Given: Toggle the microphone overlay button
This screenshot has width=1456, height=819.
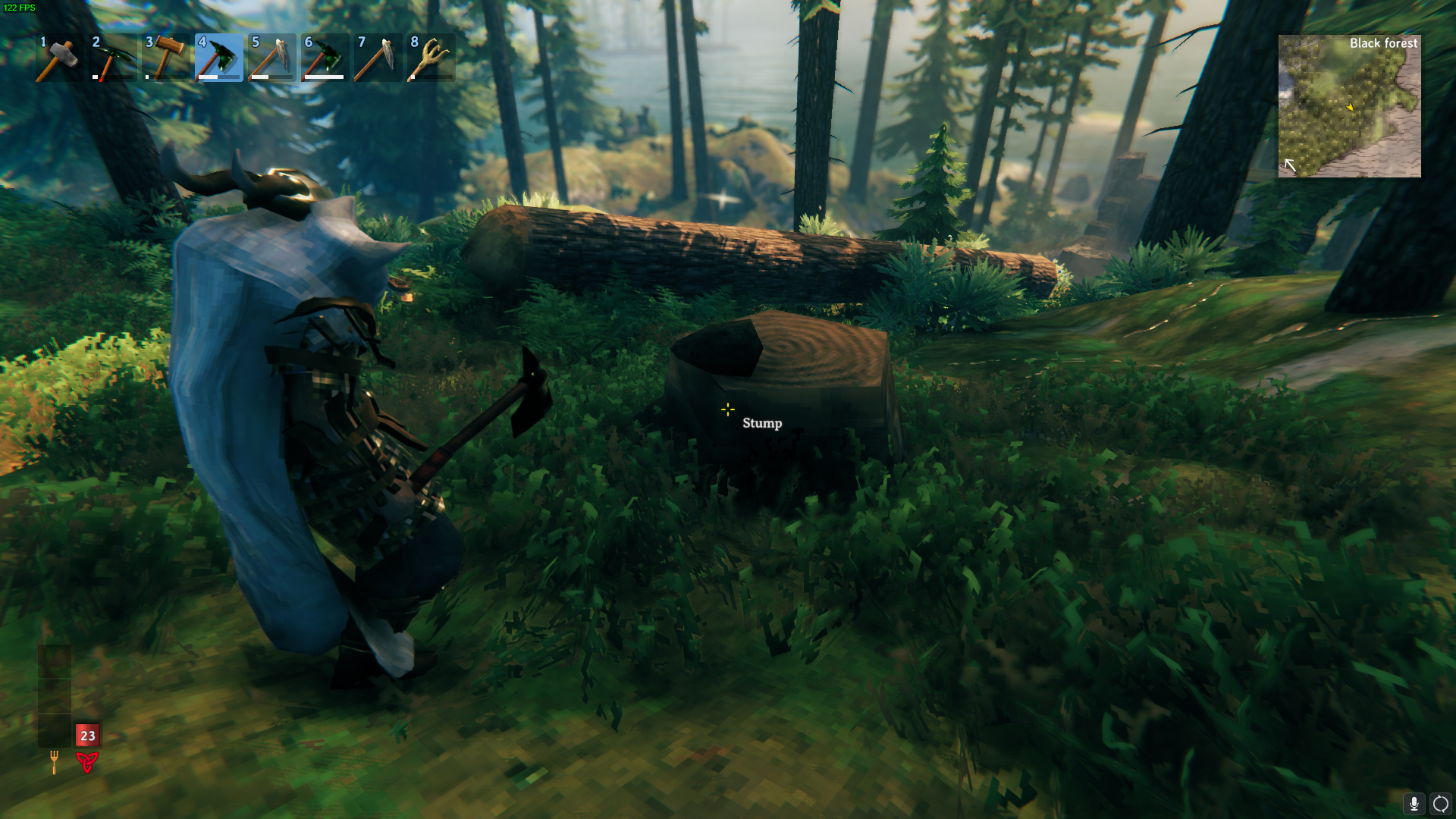Looking at the screenshot, I should pyautogui.click(x=1414, y=803).
